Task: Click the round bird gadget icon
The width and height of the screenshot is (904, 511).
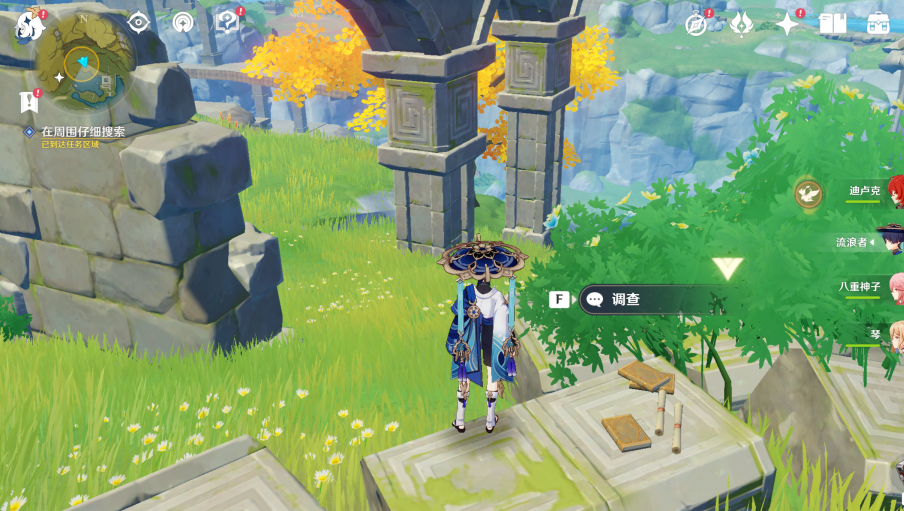Action: pyautogui.click(x=808, y=193)
